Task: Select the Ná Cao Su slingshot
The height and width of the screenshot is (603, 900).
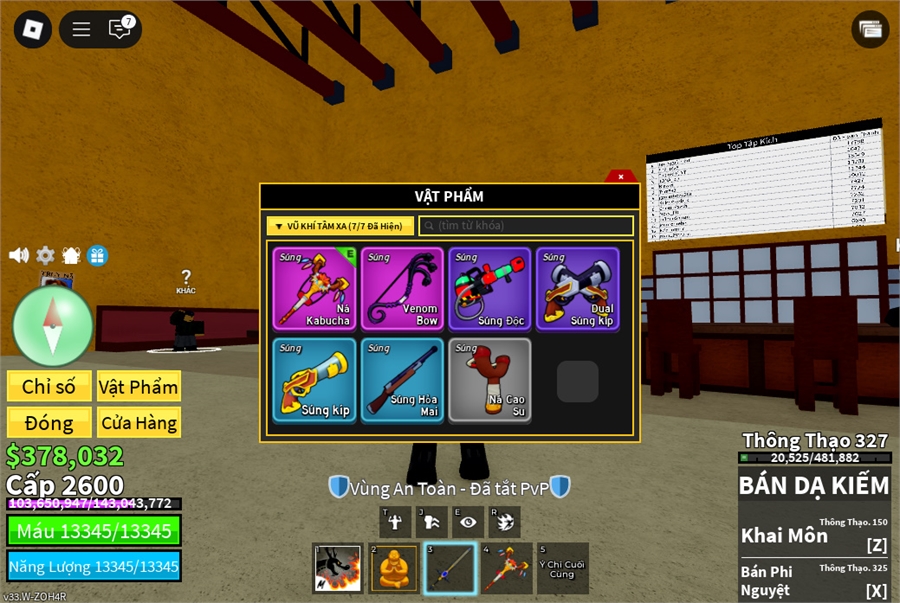Action: click(489, 379)
